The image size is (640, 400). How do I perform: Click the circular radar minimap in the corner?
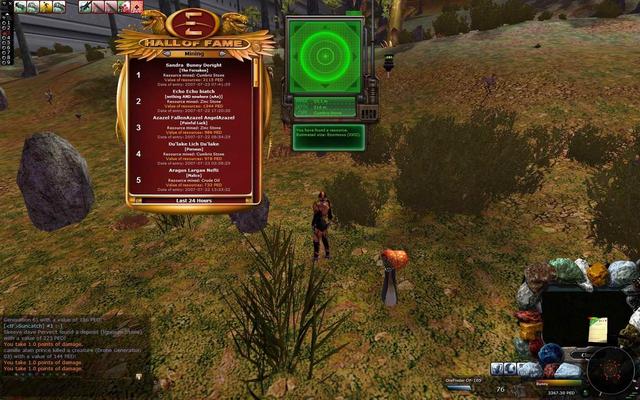(x=608, y=371)
